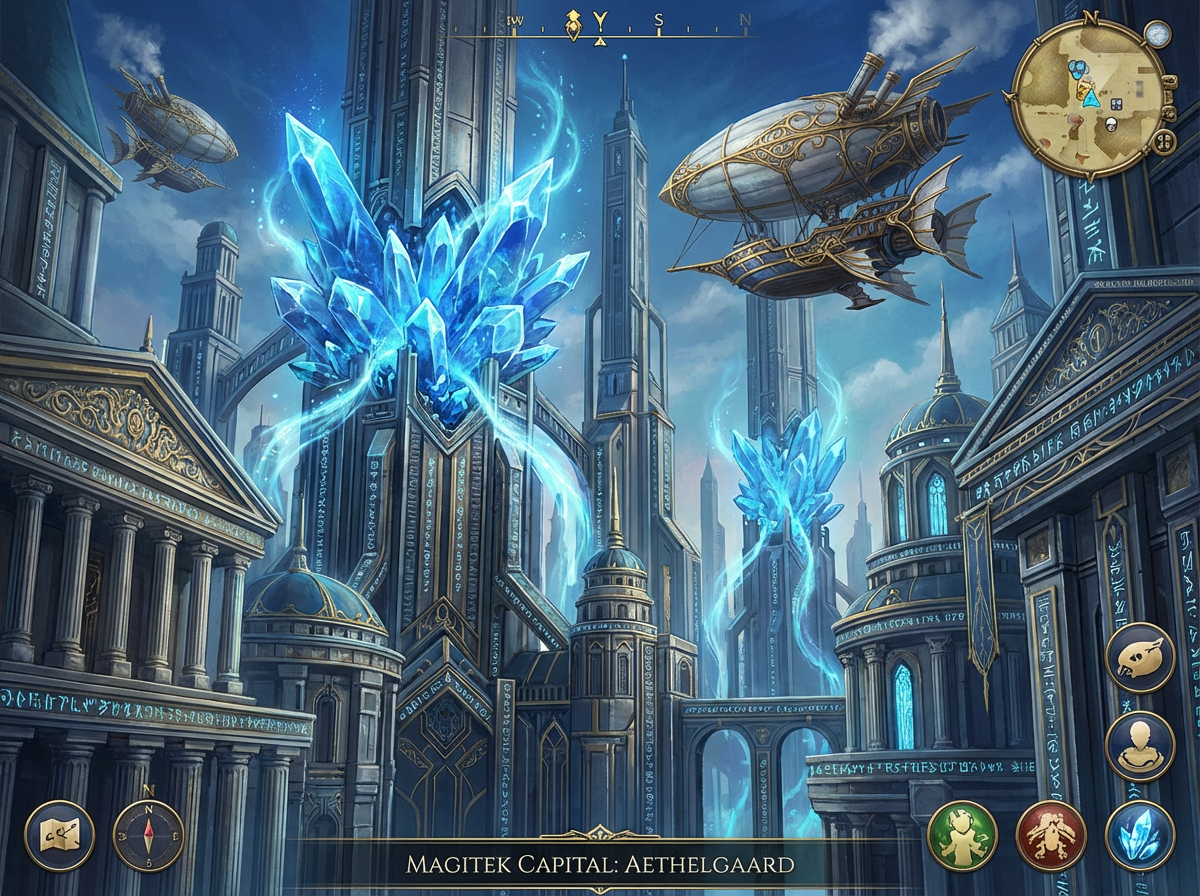Click the compass button with red needle
The image size is (1200, 896).
[148, 836]
